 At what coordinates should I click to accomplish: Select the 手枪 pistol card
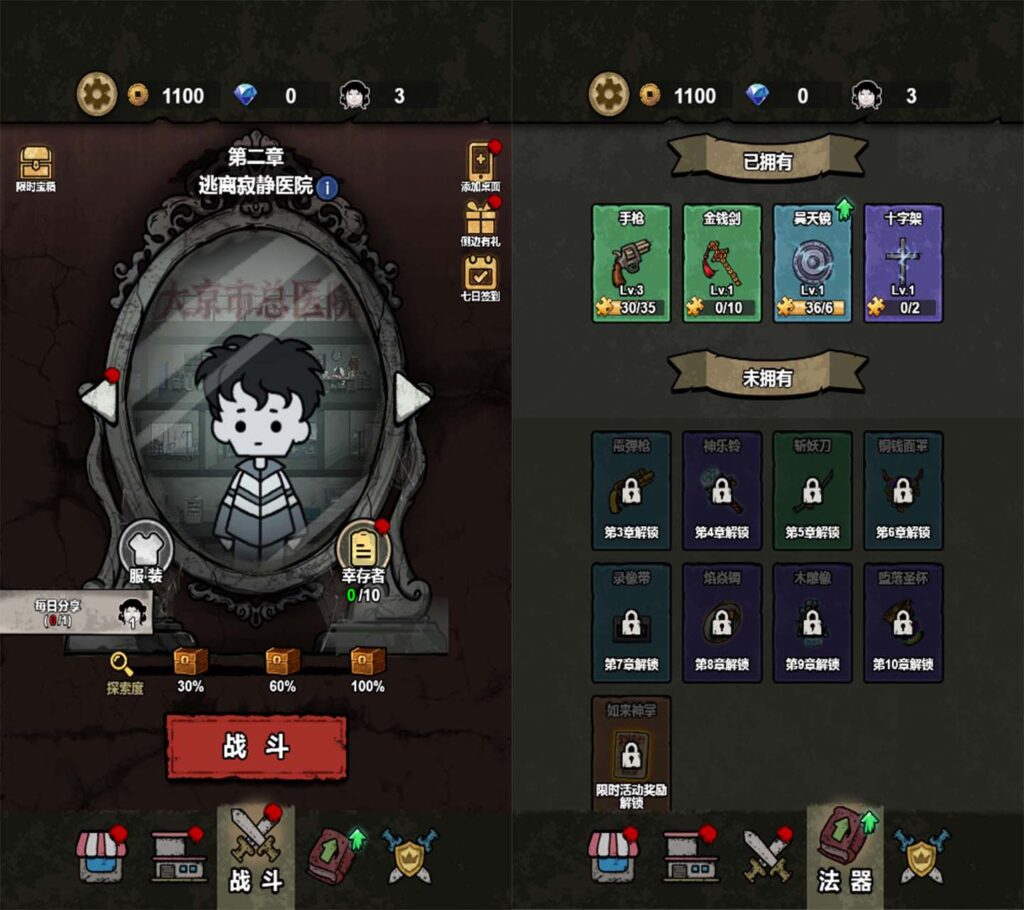click(x=631, y=263)
